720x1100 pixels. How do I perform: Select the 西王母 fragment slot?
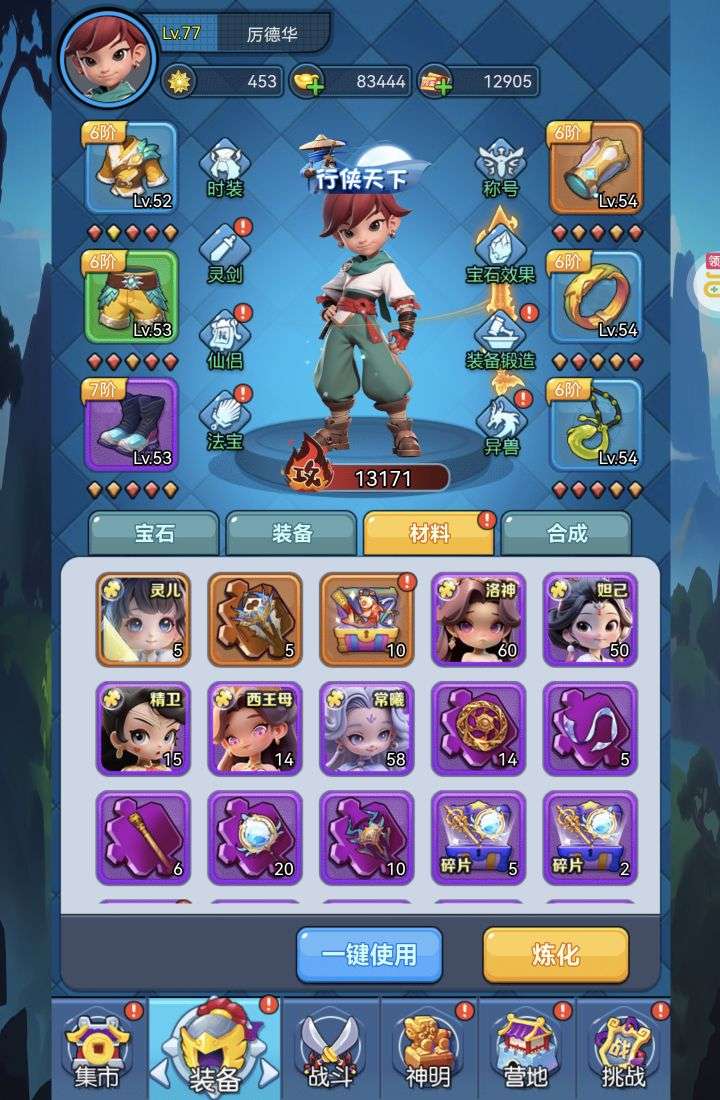[255, 729]
